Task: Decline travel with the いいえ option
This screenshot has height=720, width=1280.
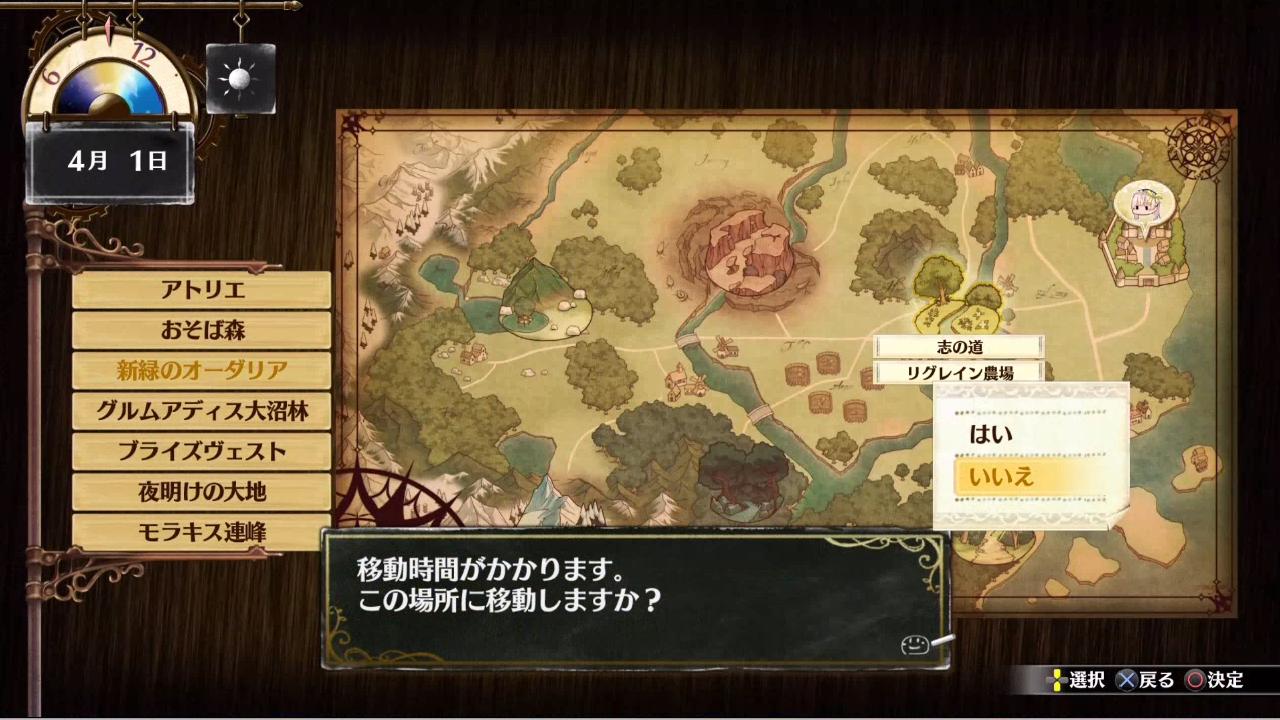Action: point(1030,477)
